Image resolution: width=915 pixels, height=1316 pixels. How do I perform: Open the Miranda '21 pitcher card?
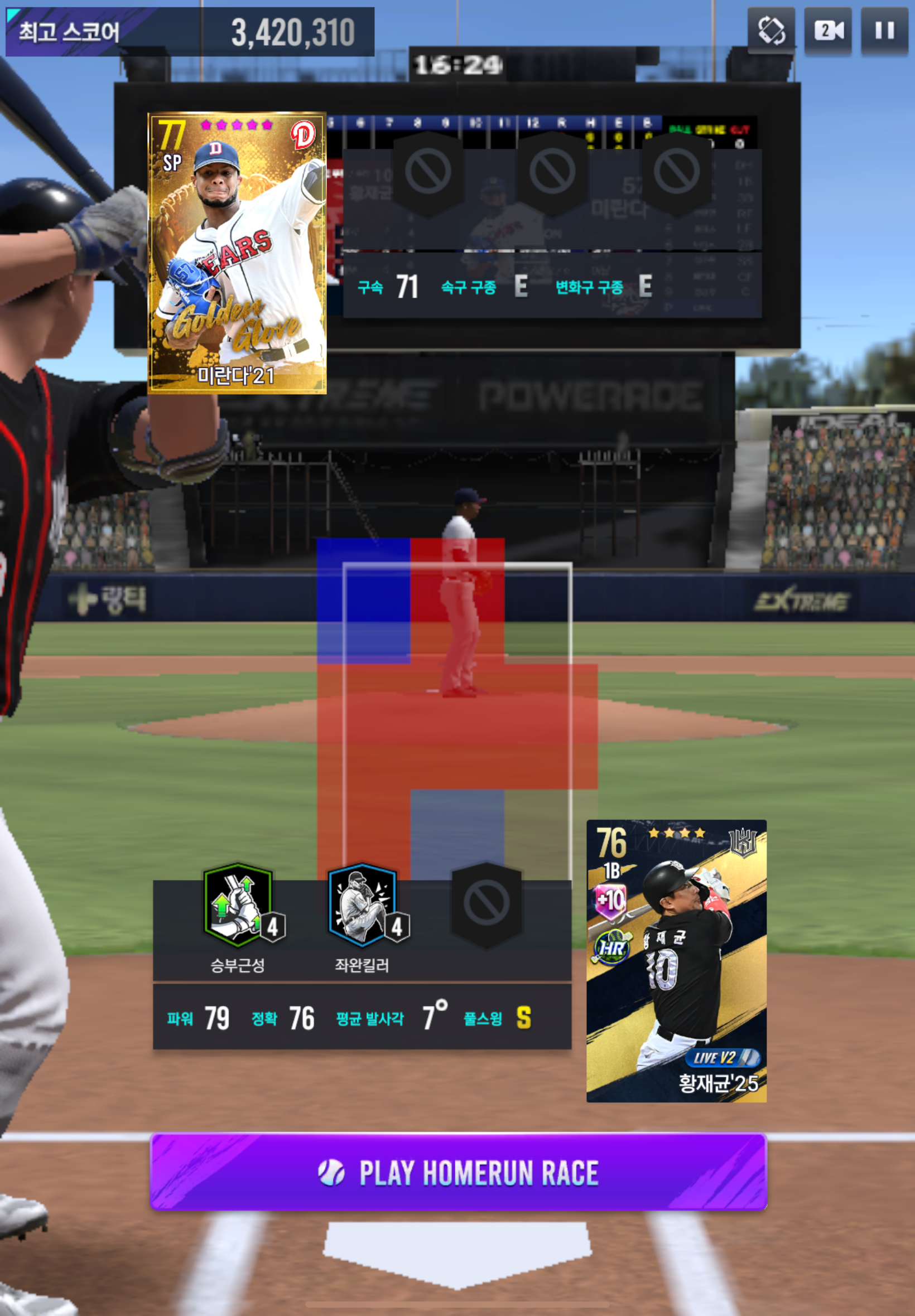(x=237, y=253)
